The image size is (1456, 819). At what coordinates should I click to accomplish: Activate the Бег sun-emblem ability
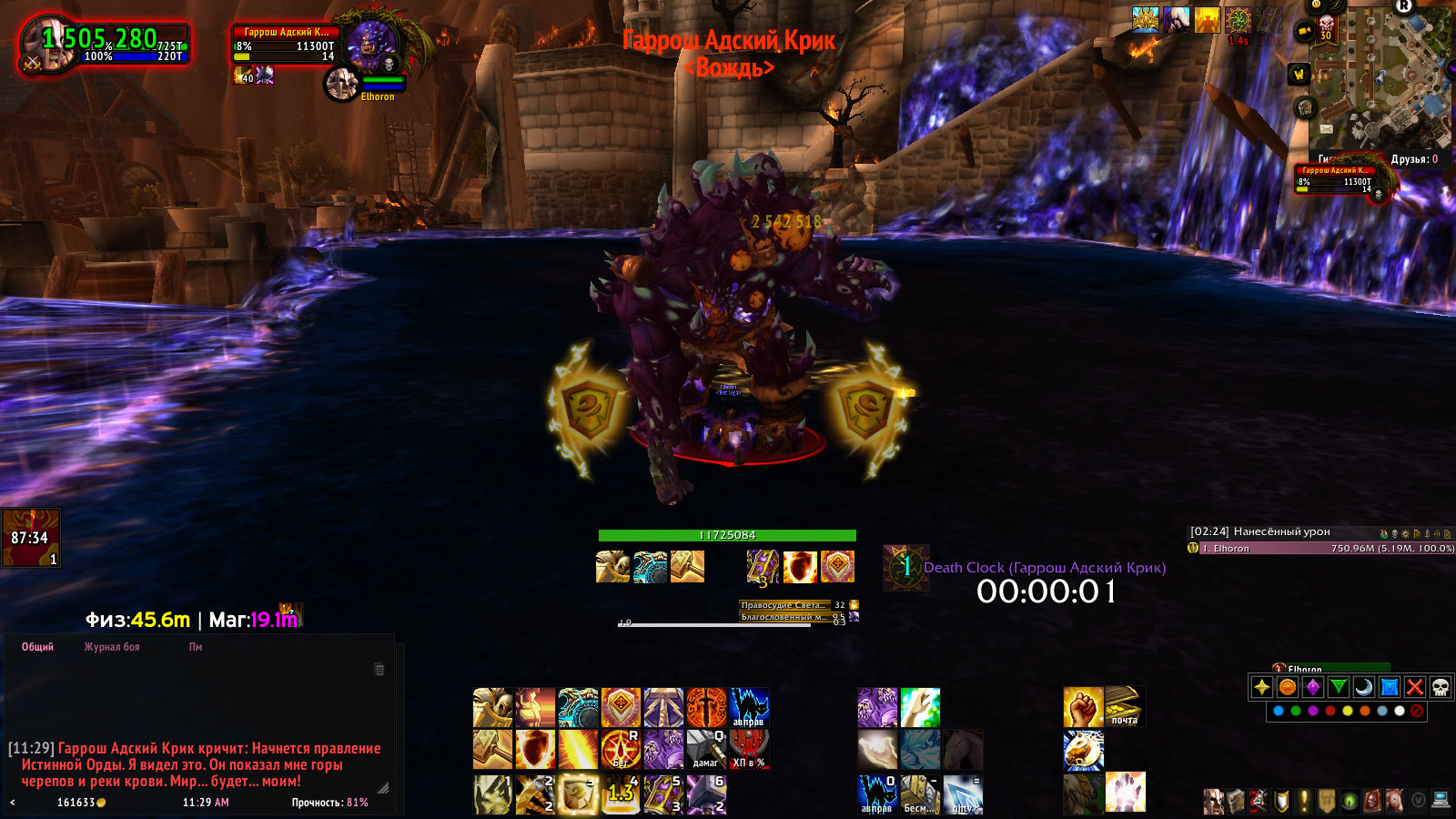[621, 750]
